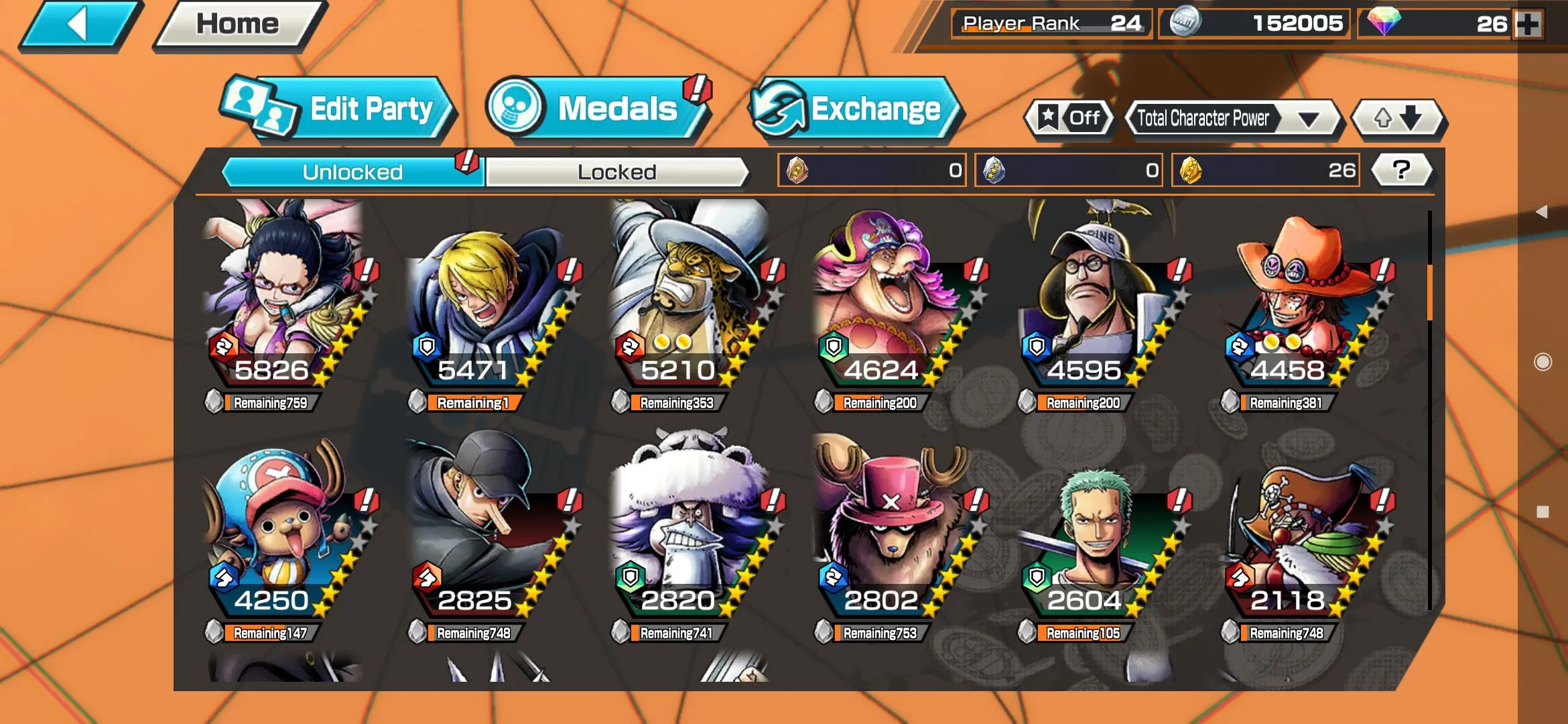This screenshot has height=724, width=1568.
Task: Open the Total Character Power sort dropdown
Action: [1232, 119]
